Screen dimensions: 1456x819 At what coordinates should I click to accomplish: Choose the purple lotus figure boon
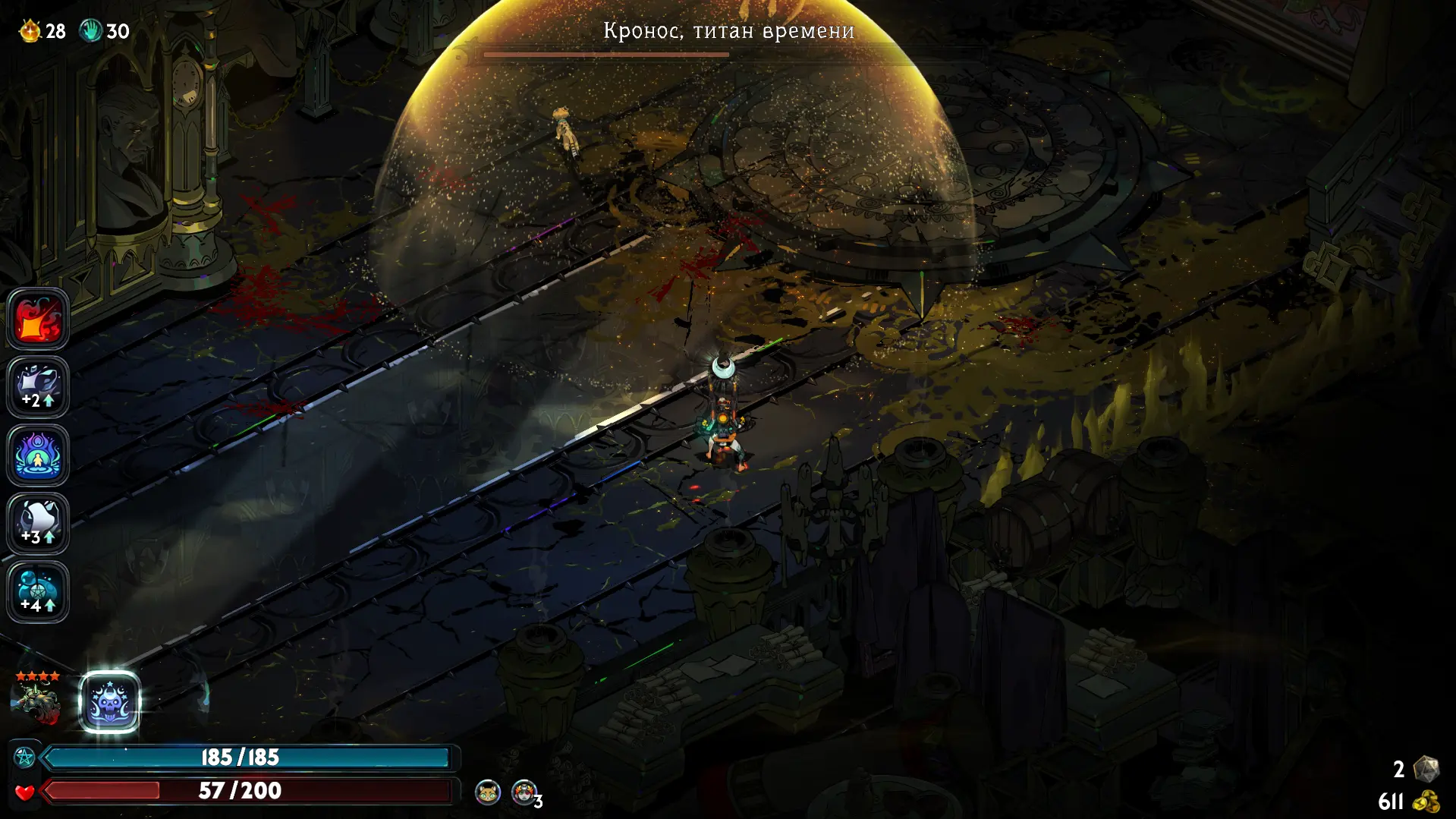click(x=38, y=455)
